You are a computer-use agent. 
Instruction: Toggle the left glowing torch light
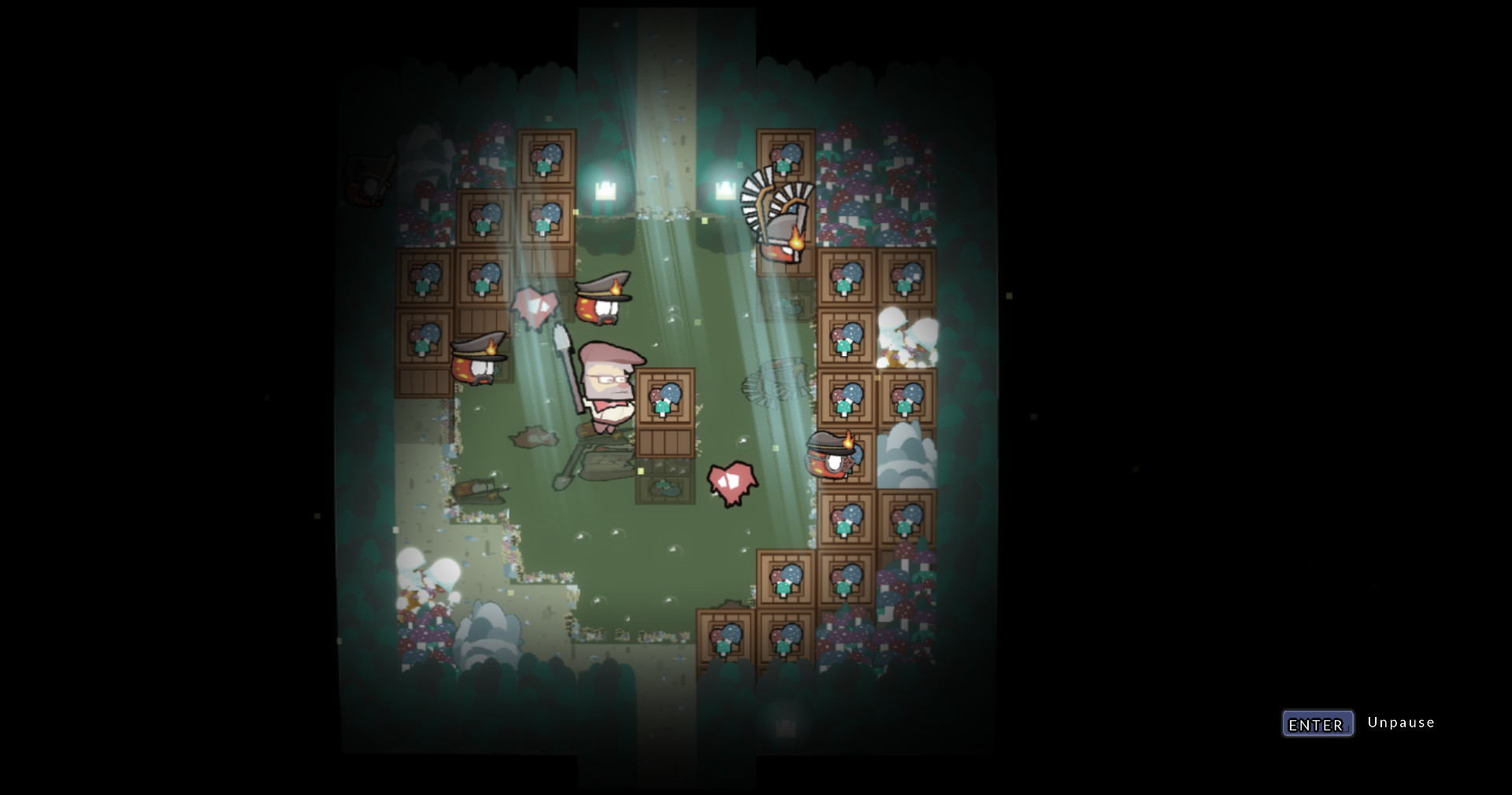point(605,189)
